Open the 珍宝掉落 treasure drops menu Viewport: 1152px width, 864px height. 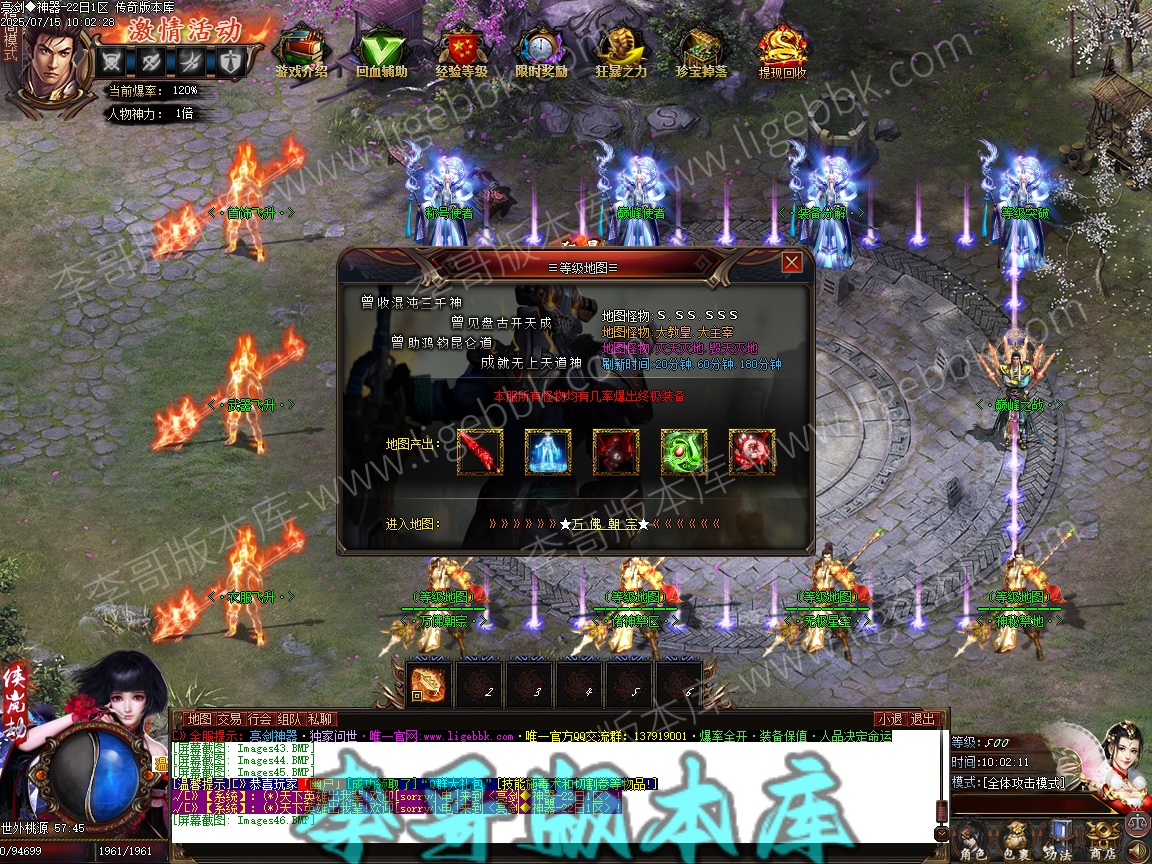click(701, 52)
